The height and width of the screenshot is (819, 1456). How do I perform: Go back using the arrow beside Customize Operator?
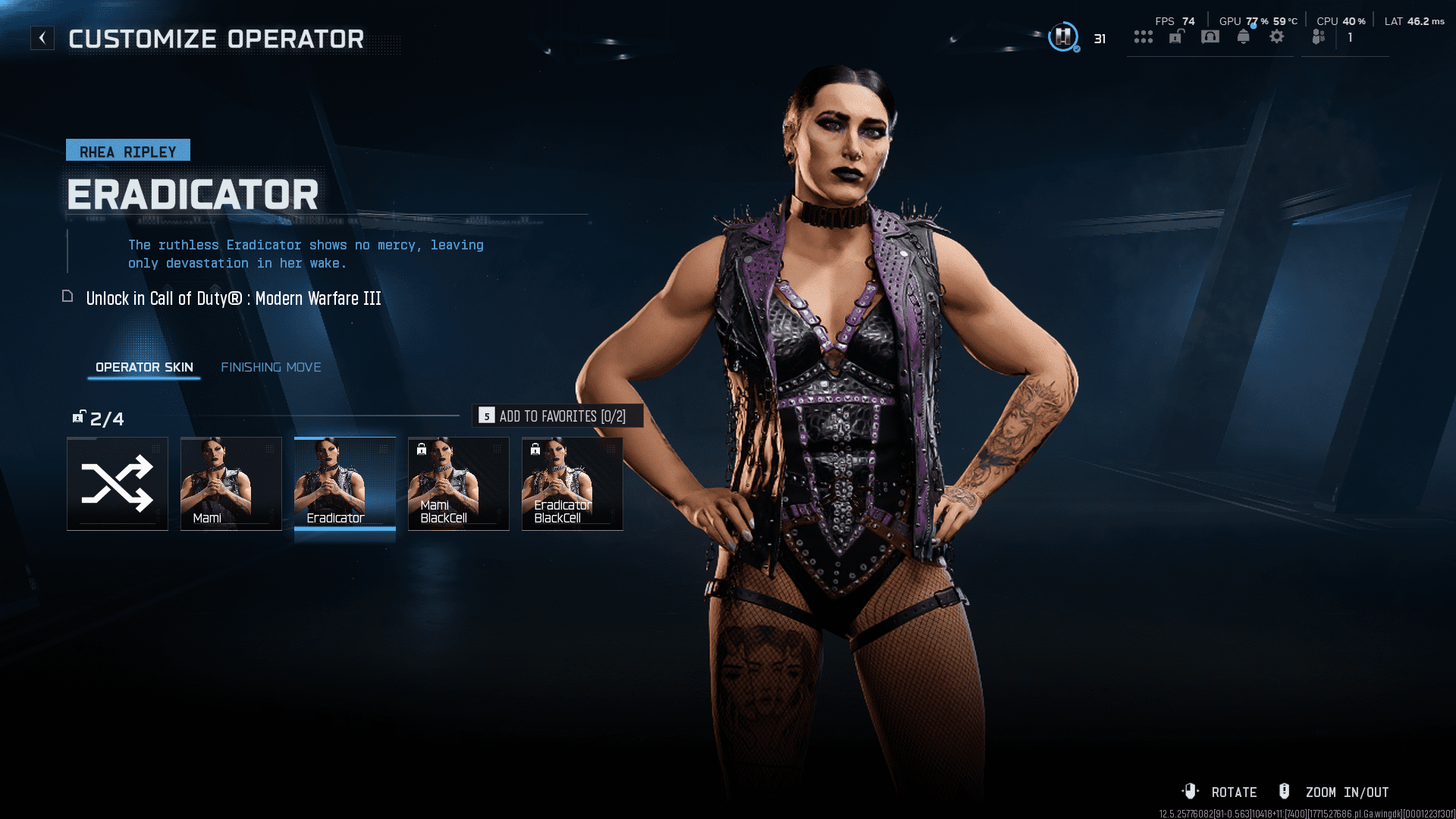(42, 38)
